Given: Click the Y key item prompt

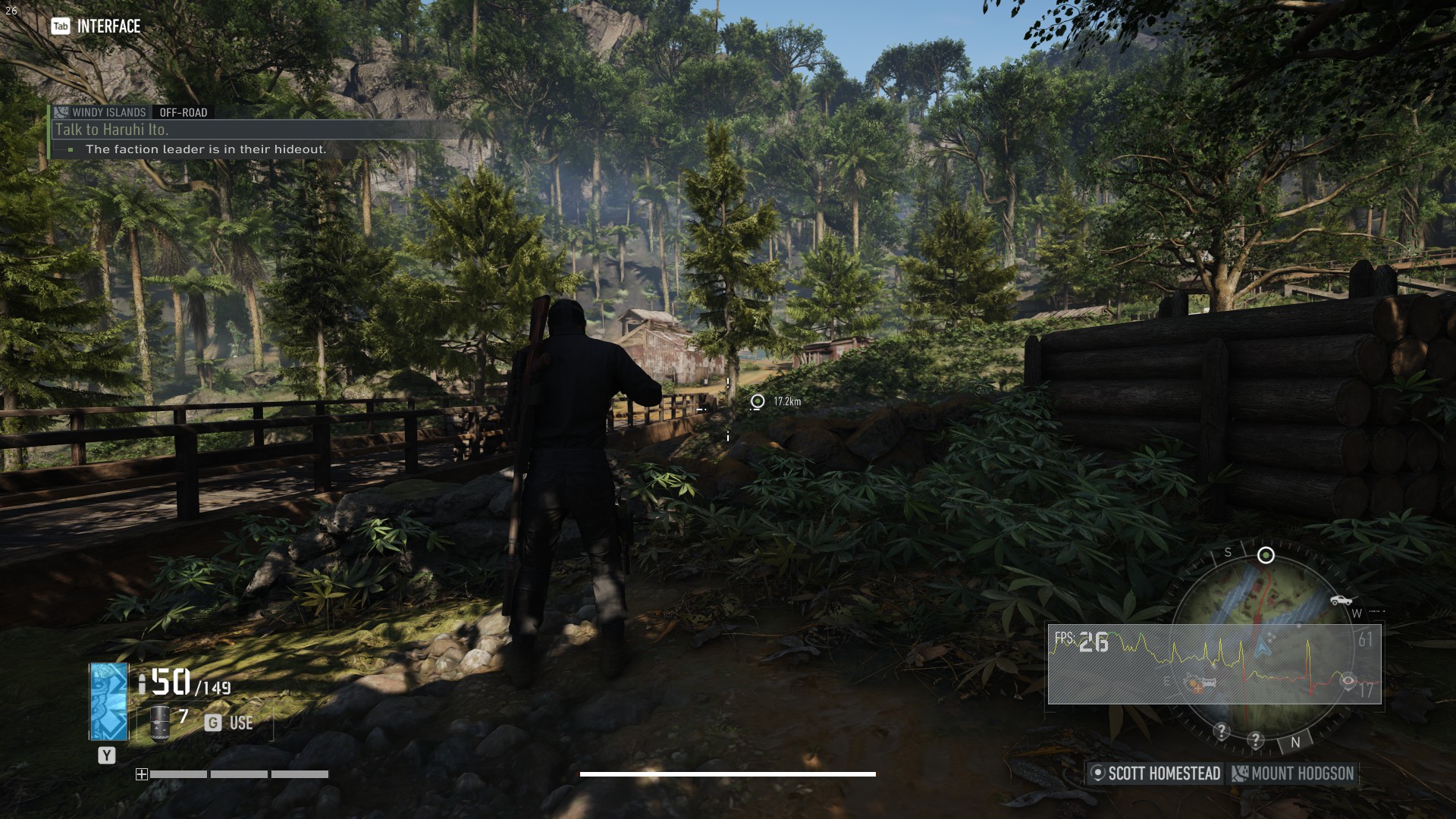Looking at the screenshot, I should coord(106,755).
